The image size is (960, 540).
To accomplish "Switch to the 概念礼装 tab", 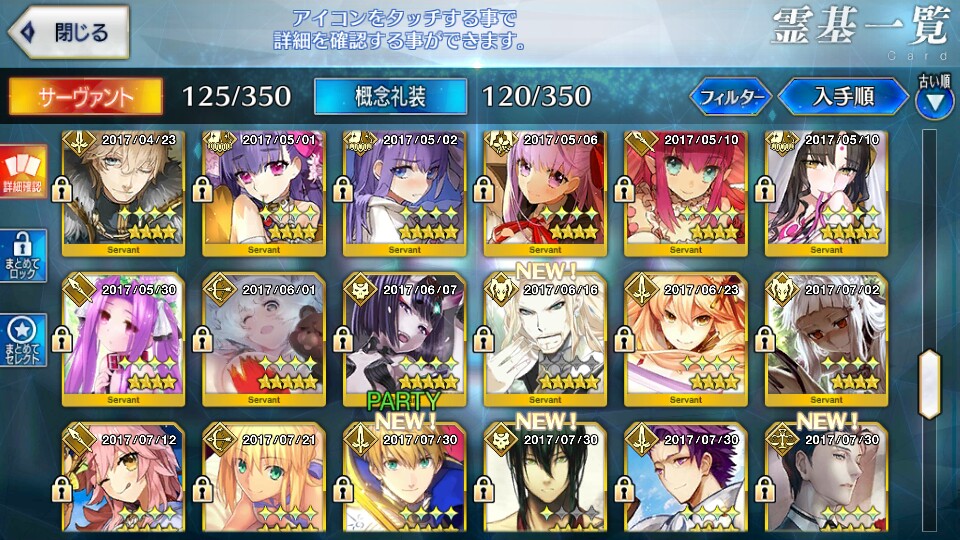I will [390, 96].
